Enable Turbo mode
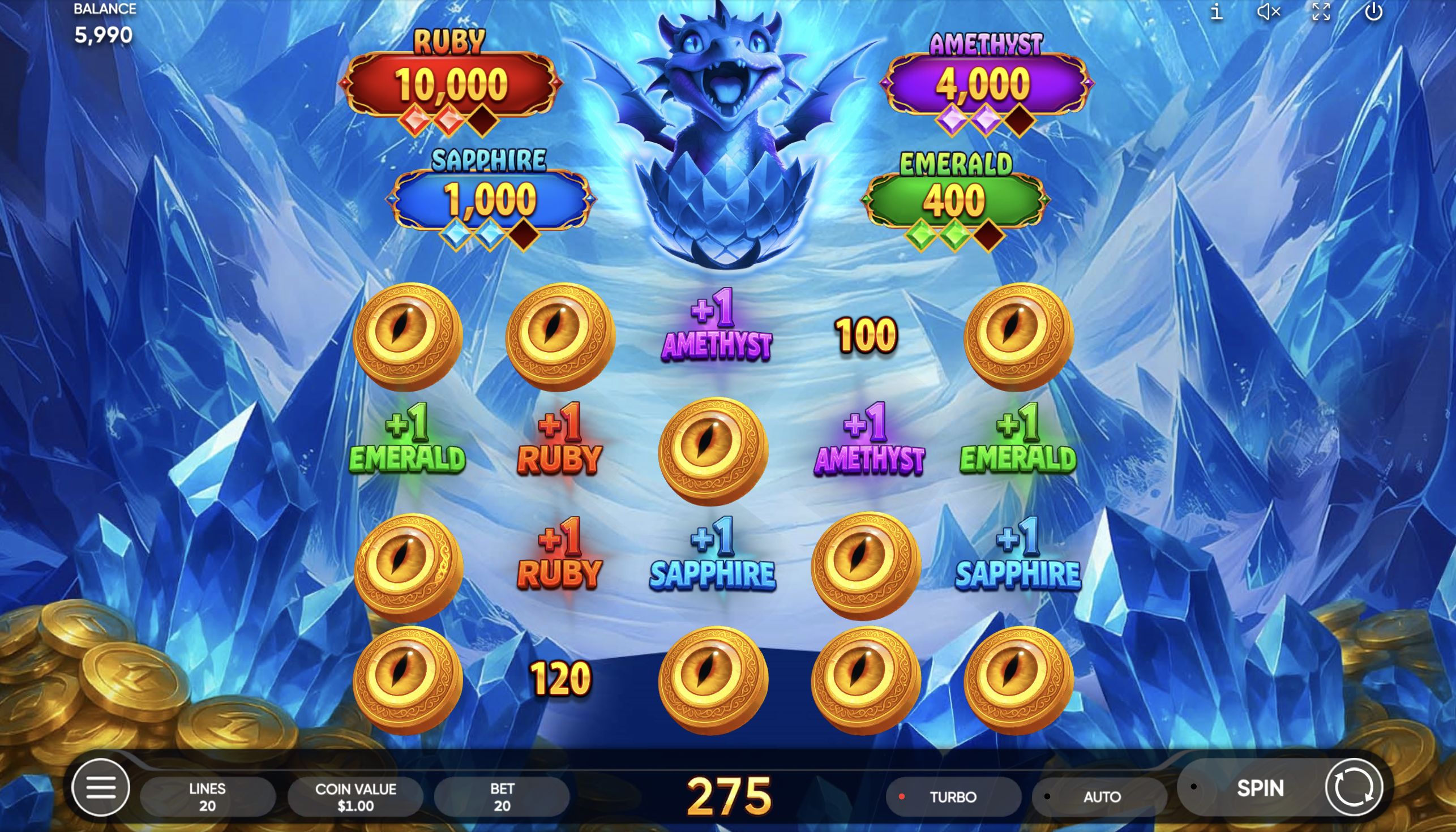The image size is (1456, 832). click(x=952, y=796)
